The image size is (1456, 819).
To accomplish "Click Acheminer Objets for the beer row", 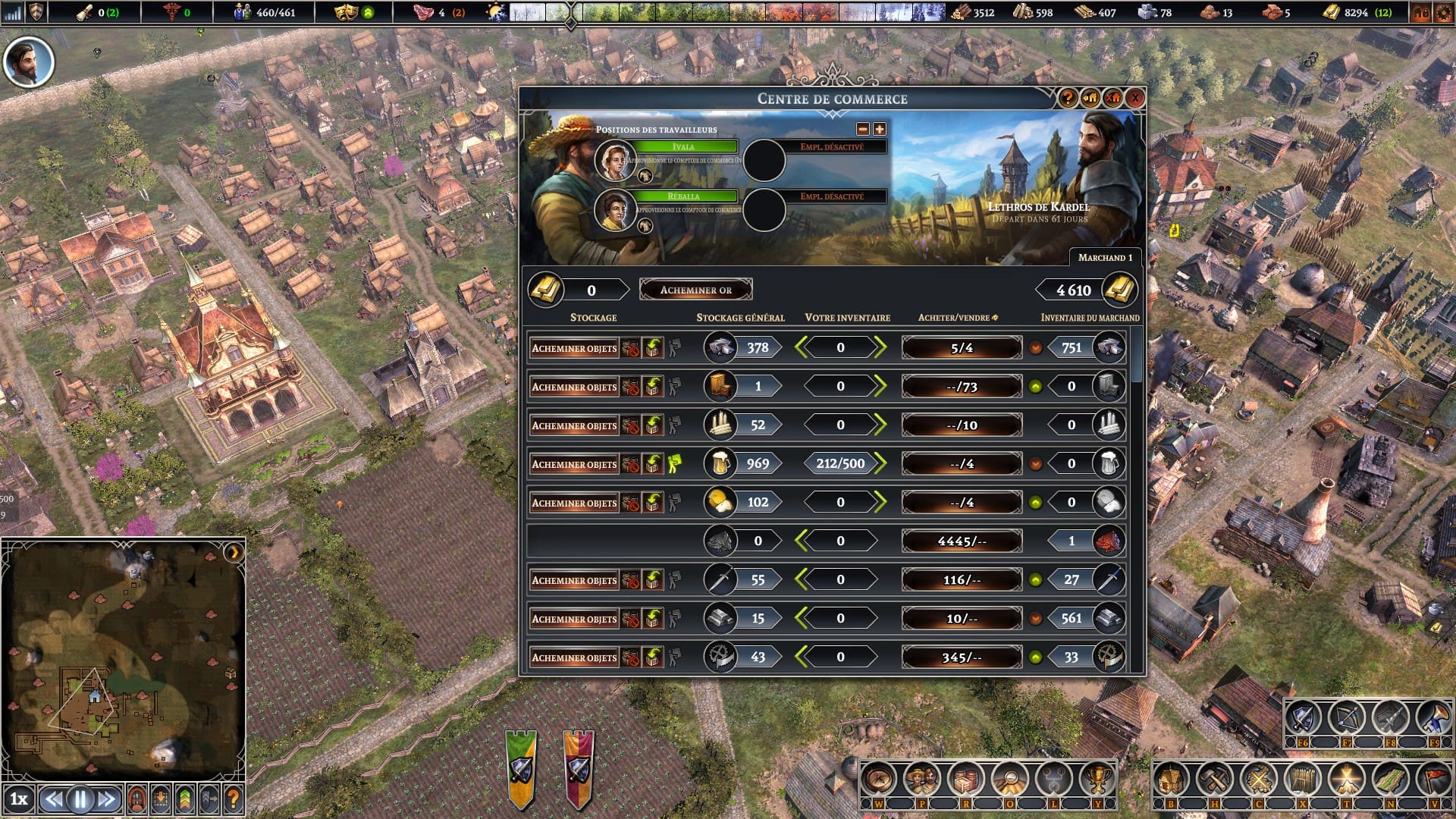I will 574,464.
